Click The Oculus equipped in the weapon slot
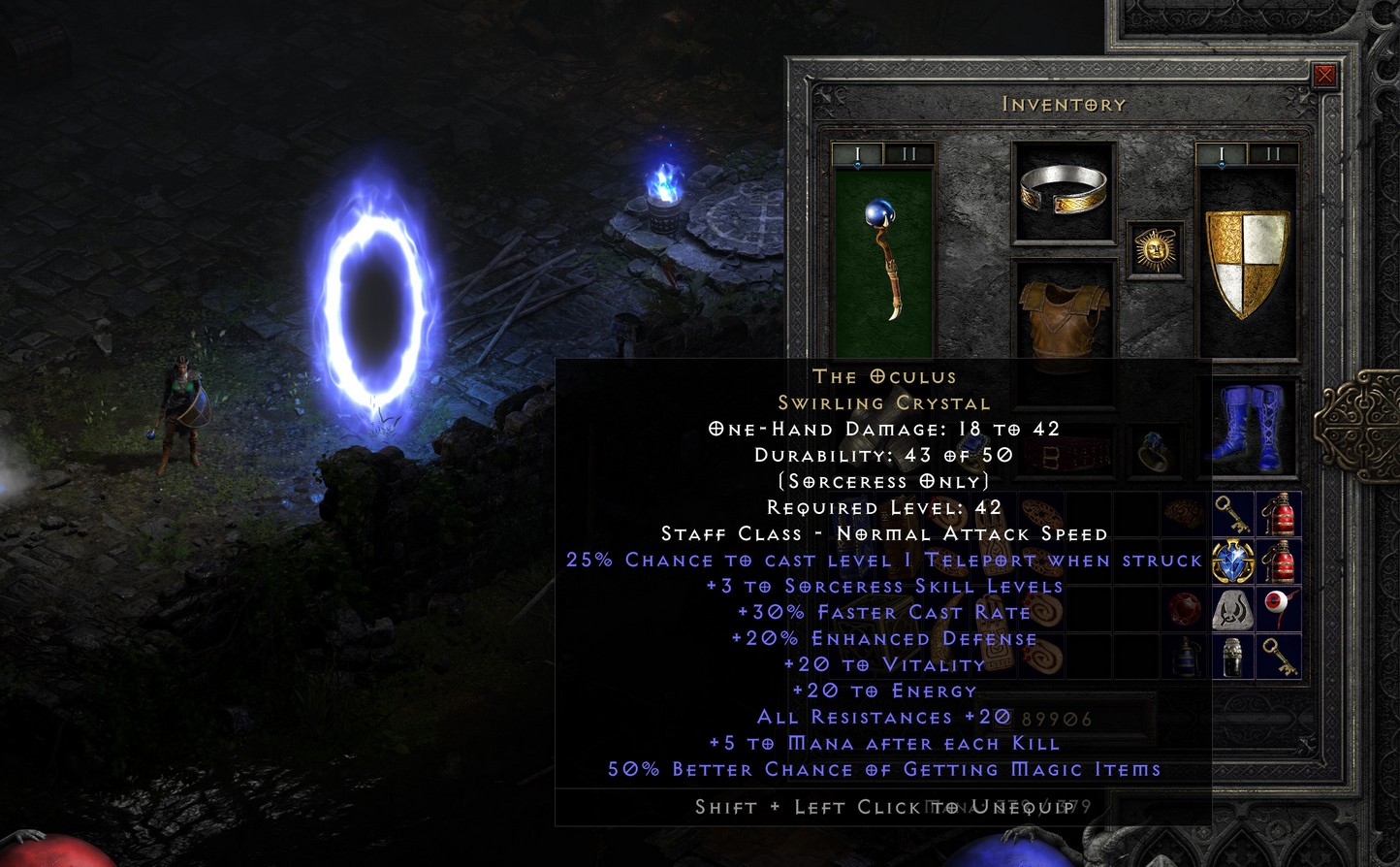This screenshot has height=867, width=1400. pos(883,262)
